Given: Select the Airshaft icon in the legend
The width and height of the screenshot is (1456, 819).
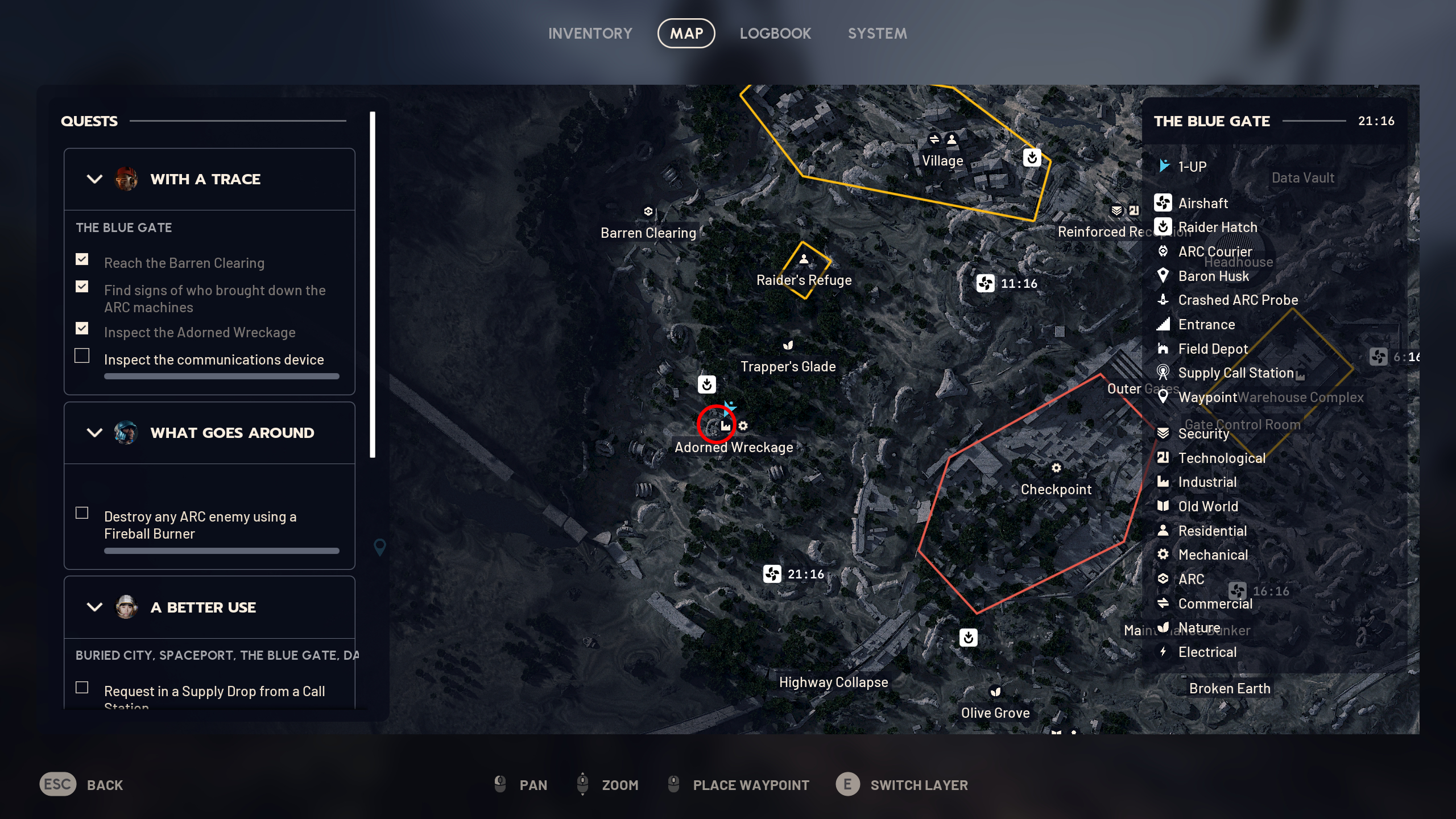Looking at the screenshot, I should tap(1164, 203).
